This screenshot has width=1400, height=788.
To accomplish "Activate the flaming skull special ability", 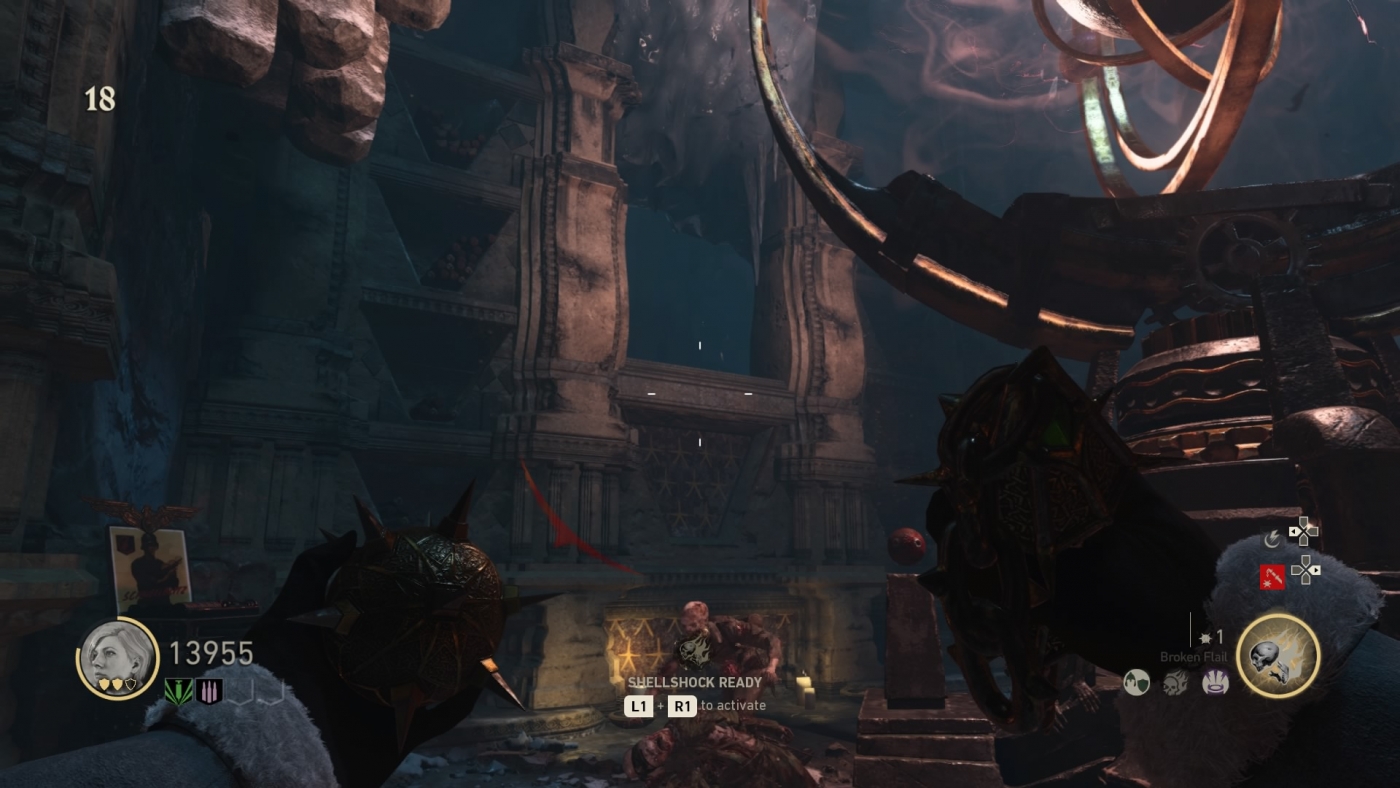I will [x=1278, y=656].
